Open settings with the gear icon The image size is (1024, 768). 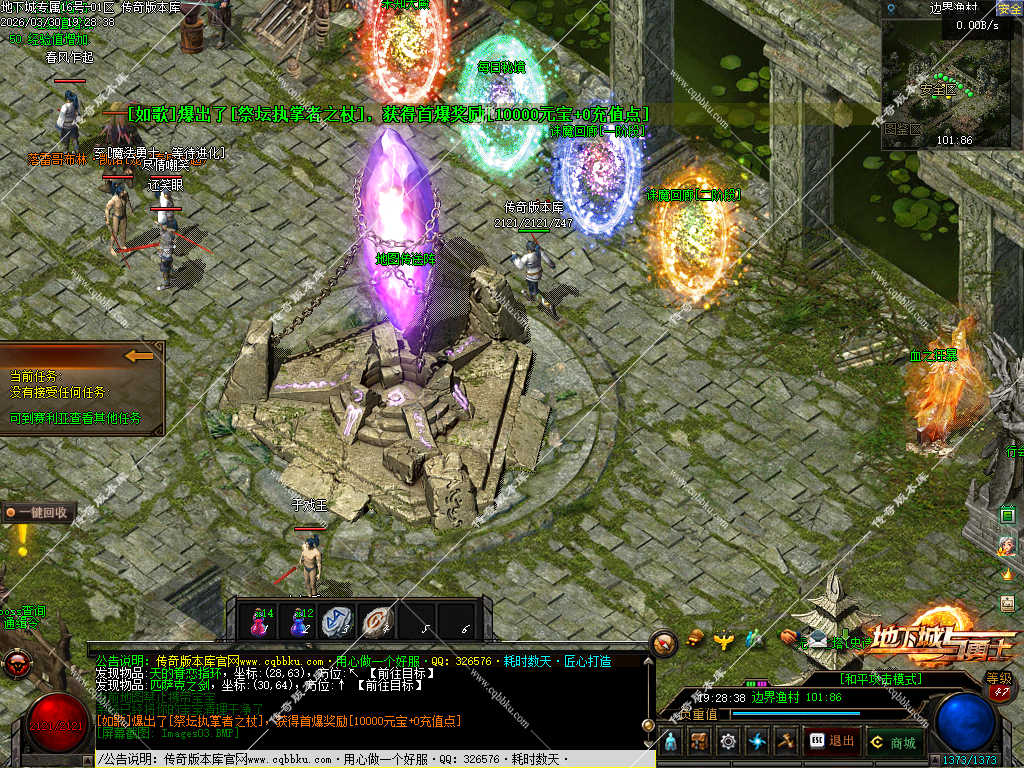point(728,741)
